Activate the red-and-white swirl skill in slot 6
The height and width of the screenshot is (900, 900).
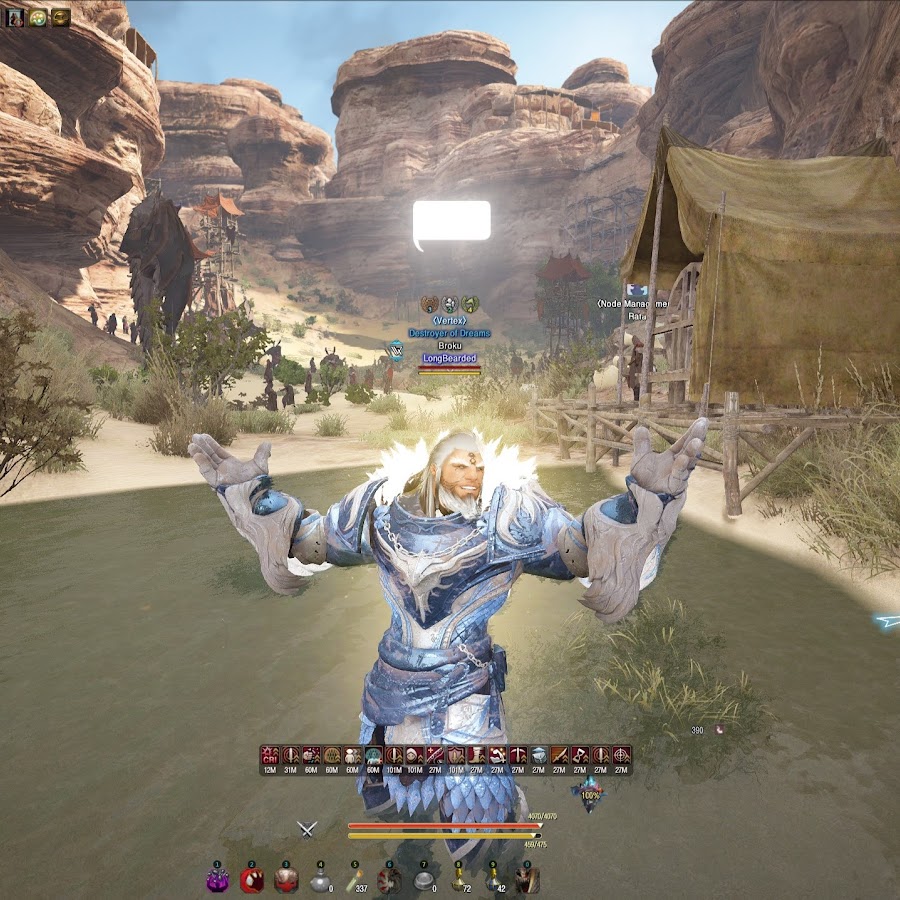click(x=389, y=880)
